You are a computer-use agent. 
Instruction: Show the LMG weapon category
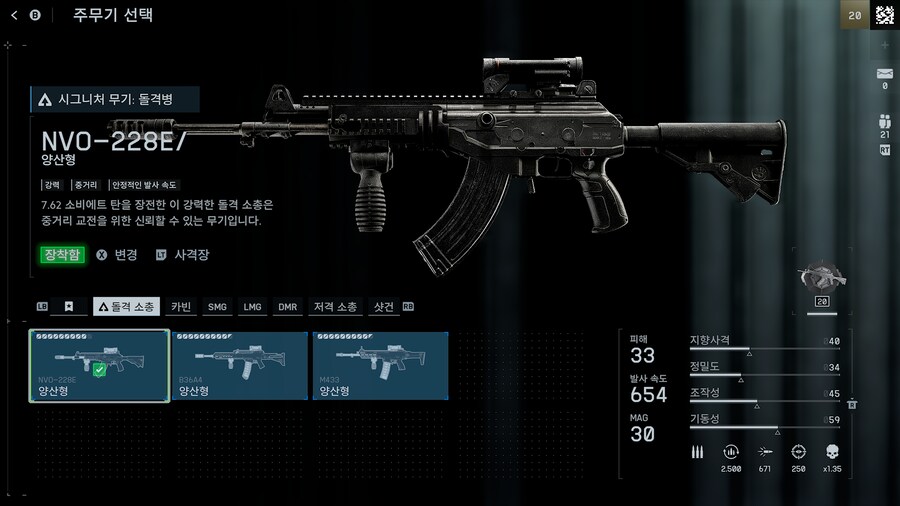tap(252, 307)
